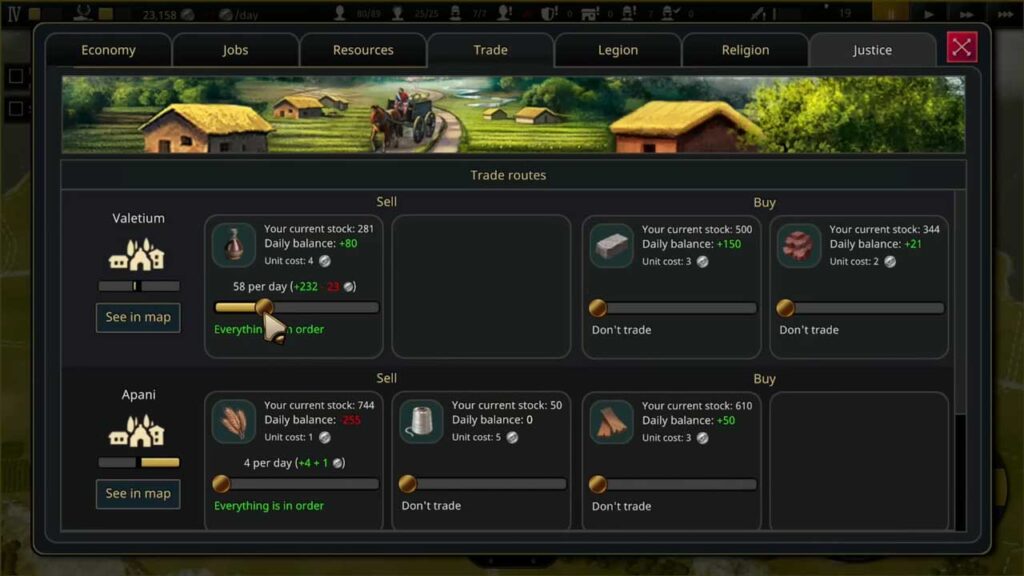Close the trade window with the red X
This screenshot has width=1024, height=576.
[x=962, y=47]
